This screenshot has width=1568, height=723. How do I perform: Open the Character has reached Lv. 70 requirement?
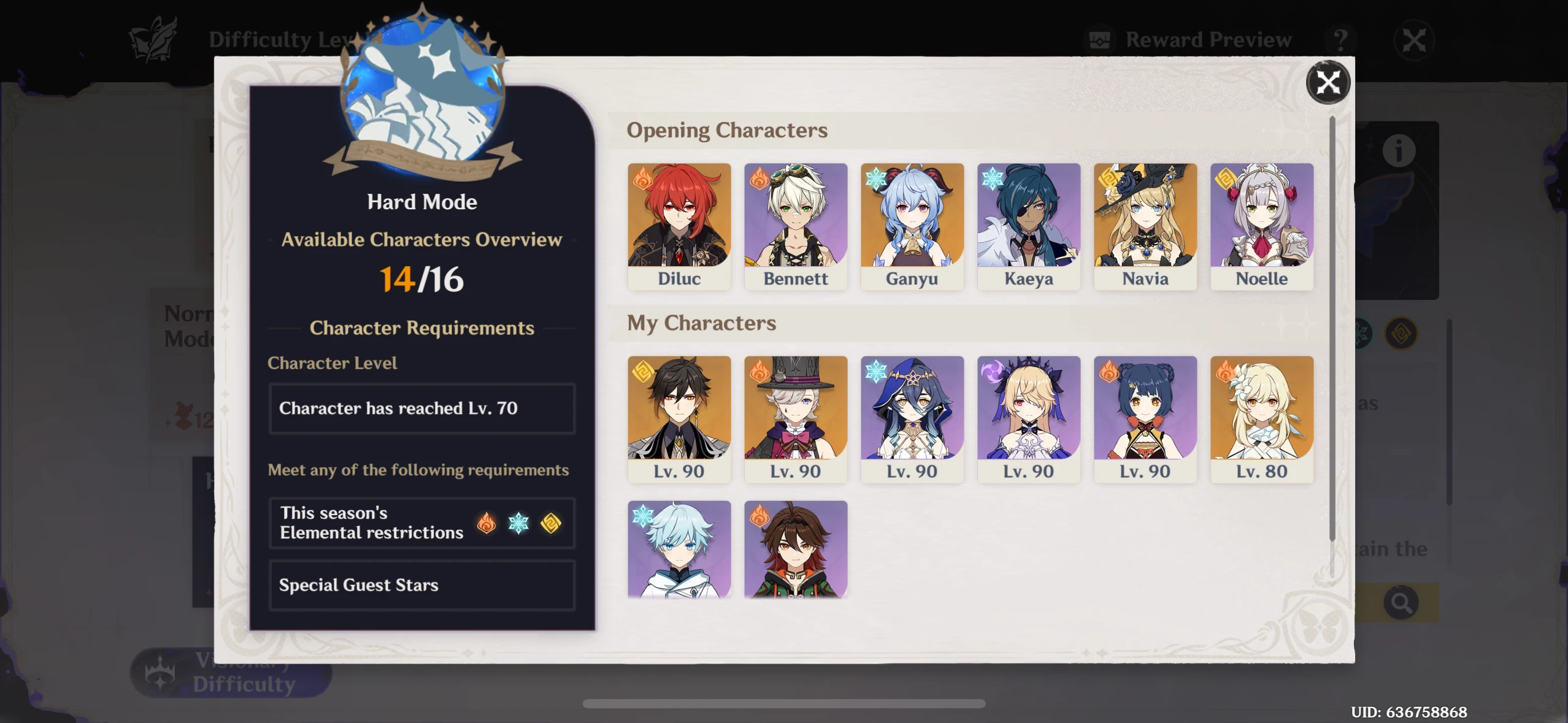click(421, 408)
